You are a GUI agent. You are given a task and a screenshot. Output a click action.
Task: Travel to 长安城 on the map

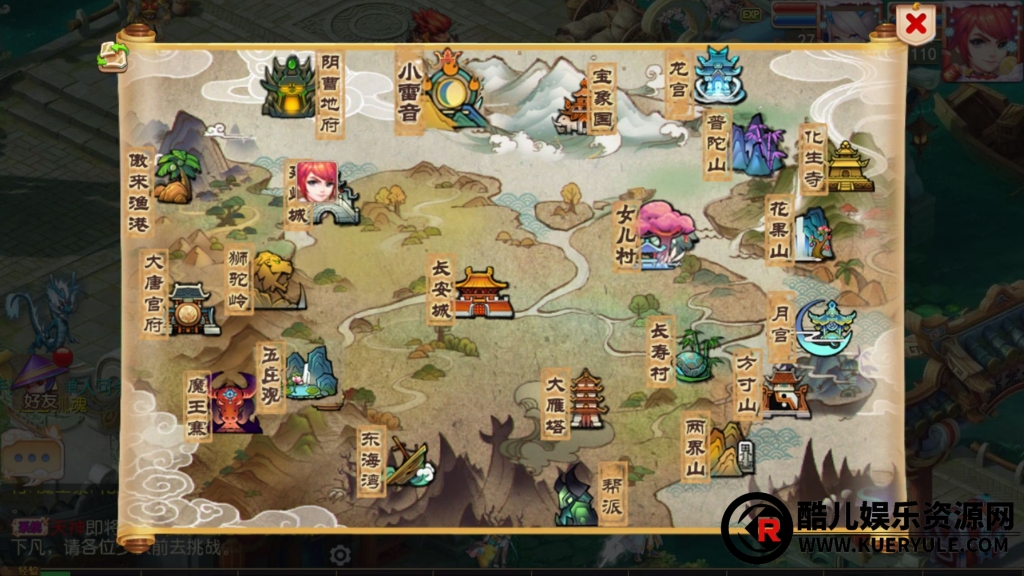pos(483,293)
